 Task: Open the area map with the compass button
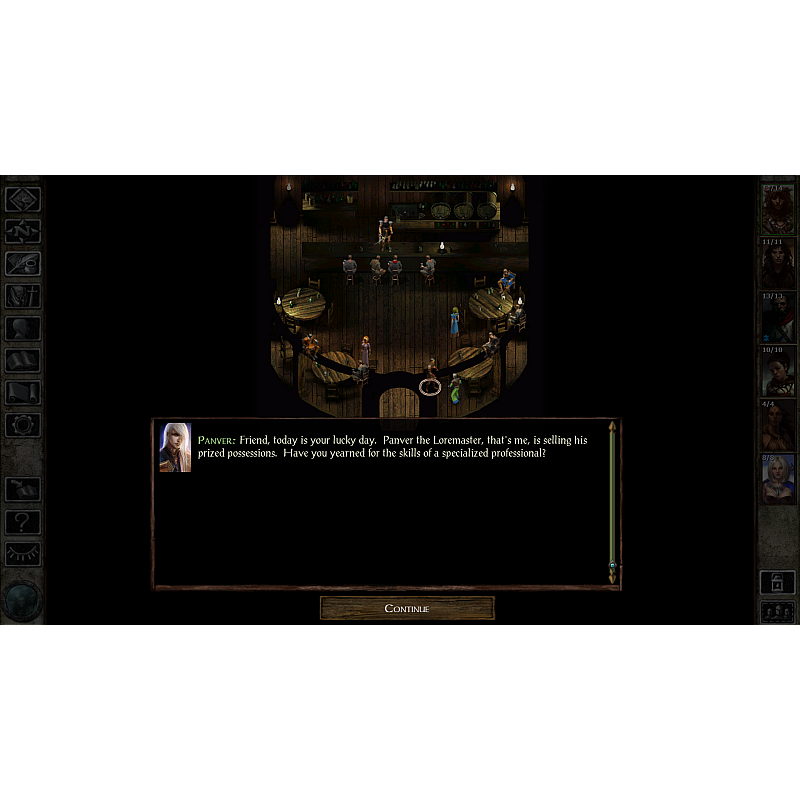pyautogui.click(x=22, y=231)
